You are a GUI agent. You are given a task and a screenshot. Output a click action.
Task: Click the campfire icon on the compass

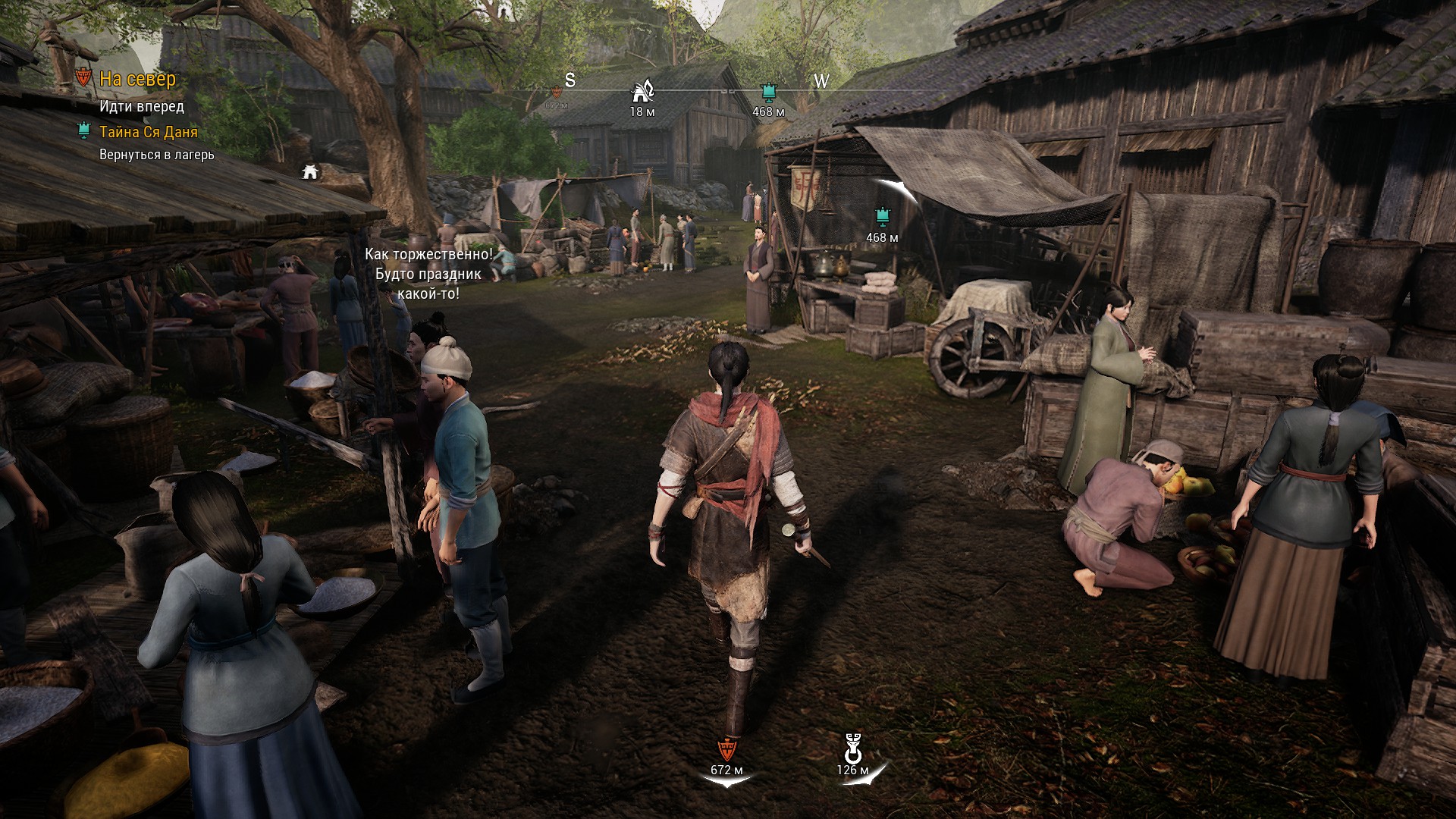pyautogui.click(x=642, y=92)
